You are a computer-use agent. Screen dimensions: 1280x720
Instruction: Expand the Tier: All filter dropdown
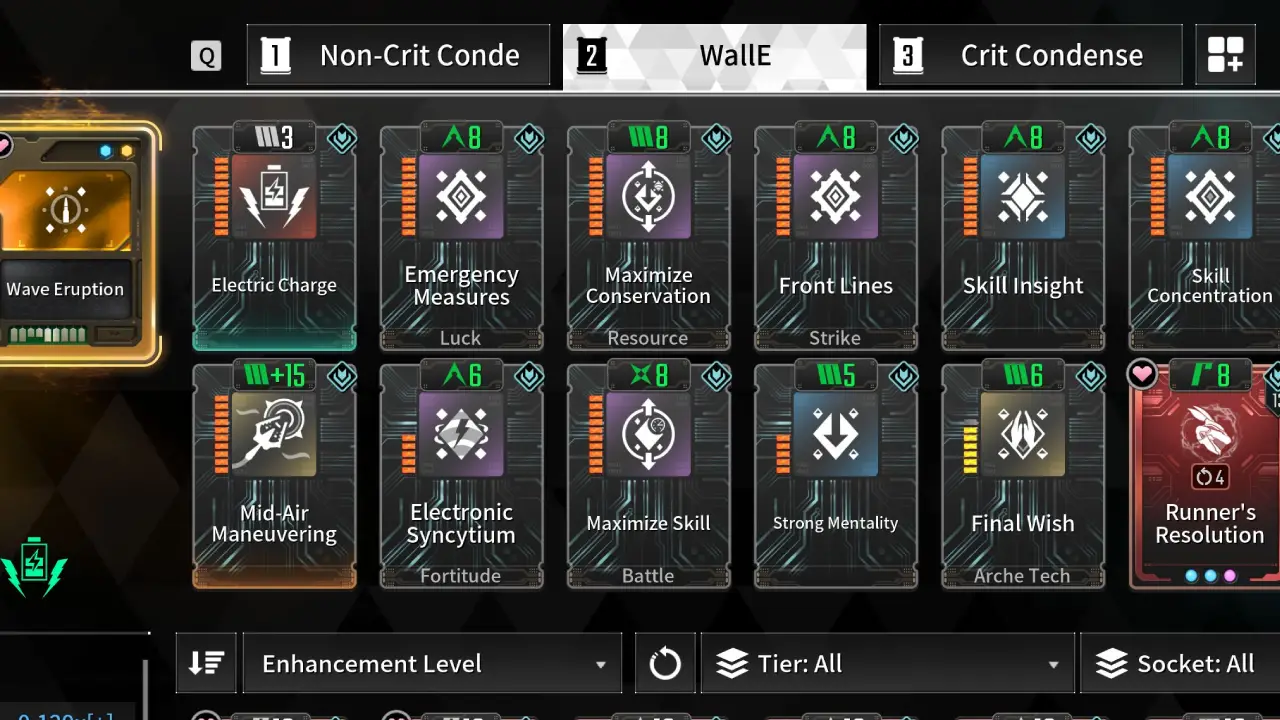click(887, 663)
